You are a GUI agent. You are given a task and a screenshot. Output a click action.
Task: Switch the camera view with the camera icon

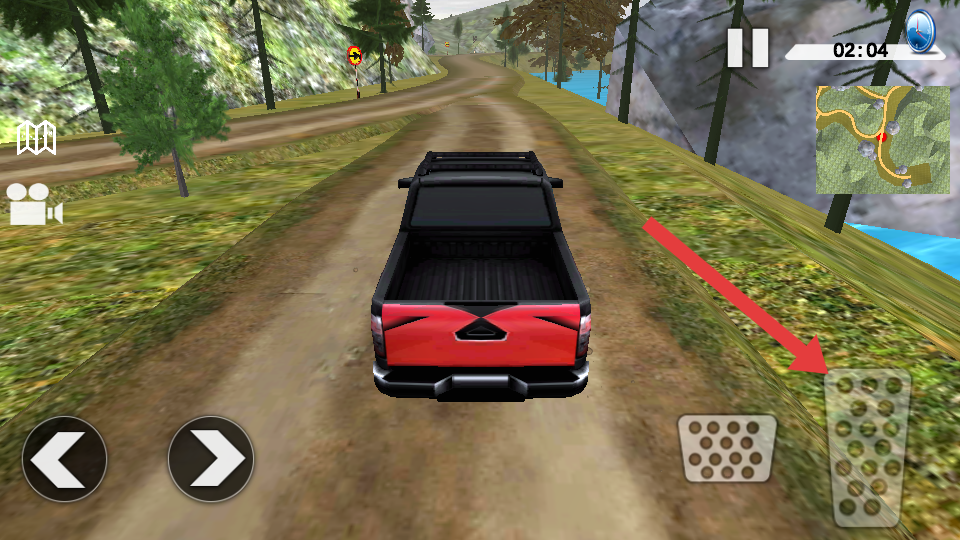point(35,205)
